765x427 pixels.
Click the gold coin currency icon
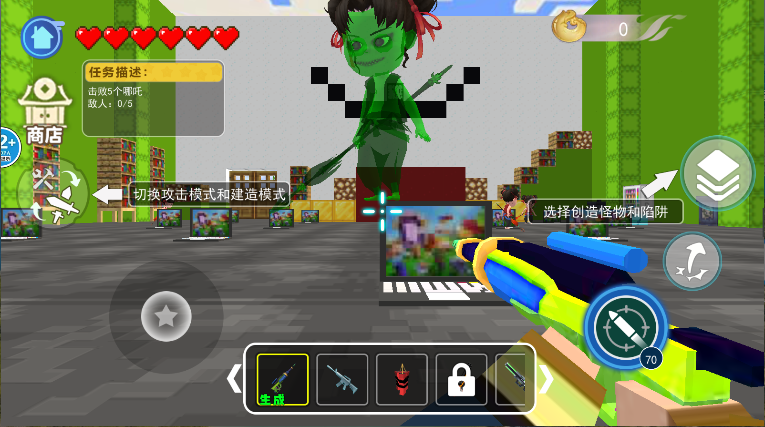[569, 28]
